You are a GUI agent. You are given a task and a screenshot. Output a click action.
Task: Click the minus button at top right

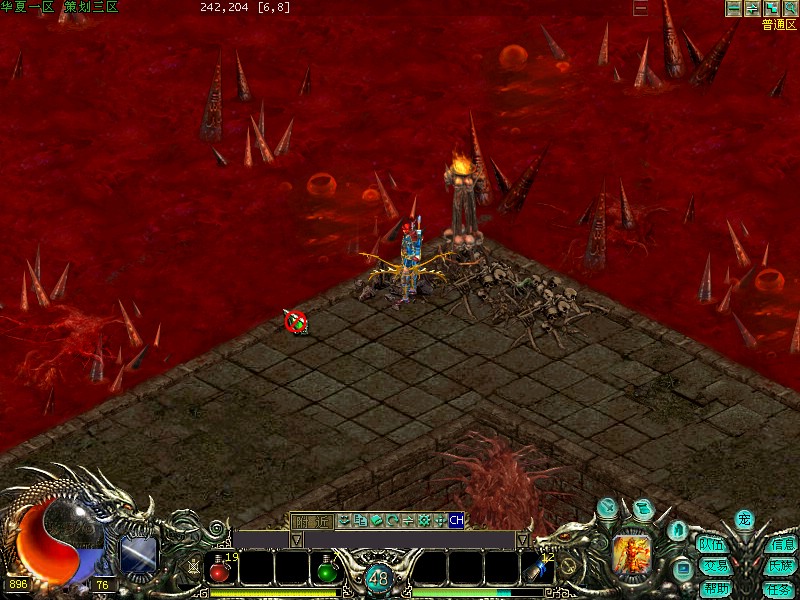(734, 8)
